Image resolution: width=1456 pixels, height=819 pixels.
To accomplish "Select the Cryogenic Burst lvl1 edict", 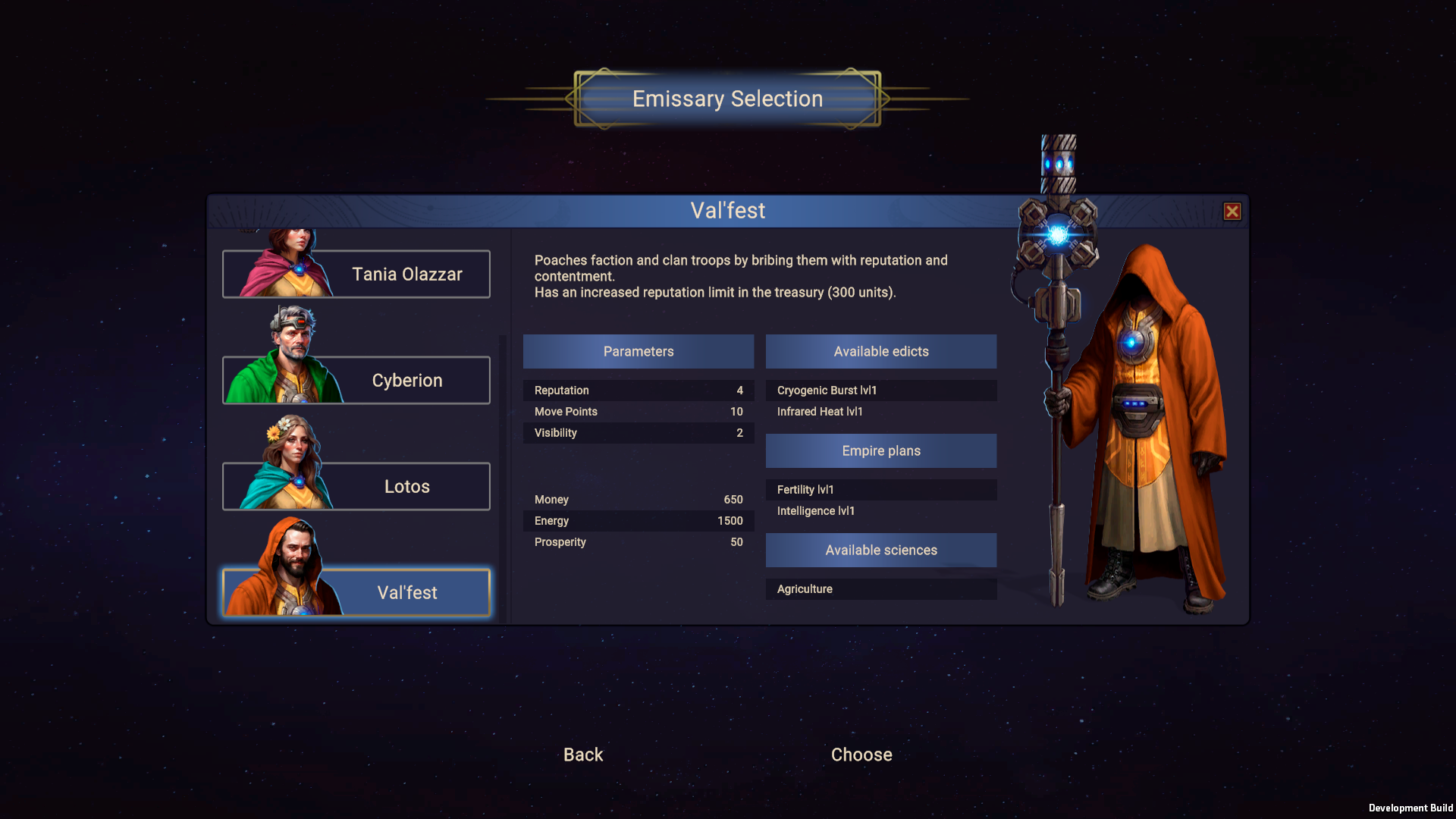I will point(880,390).
